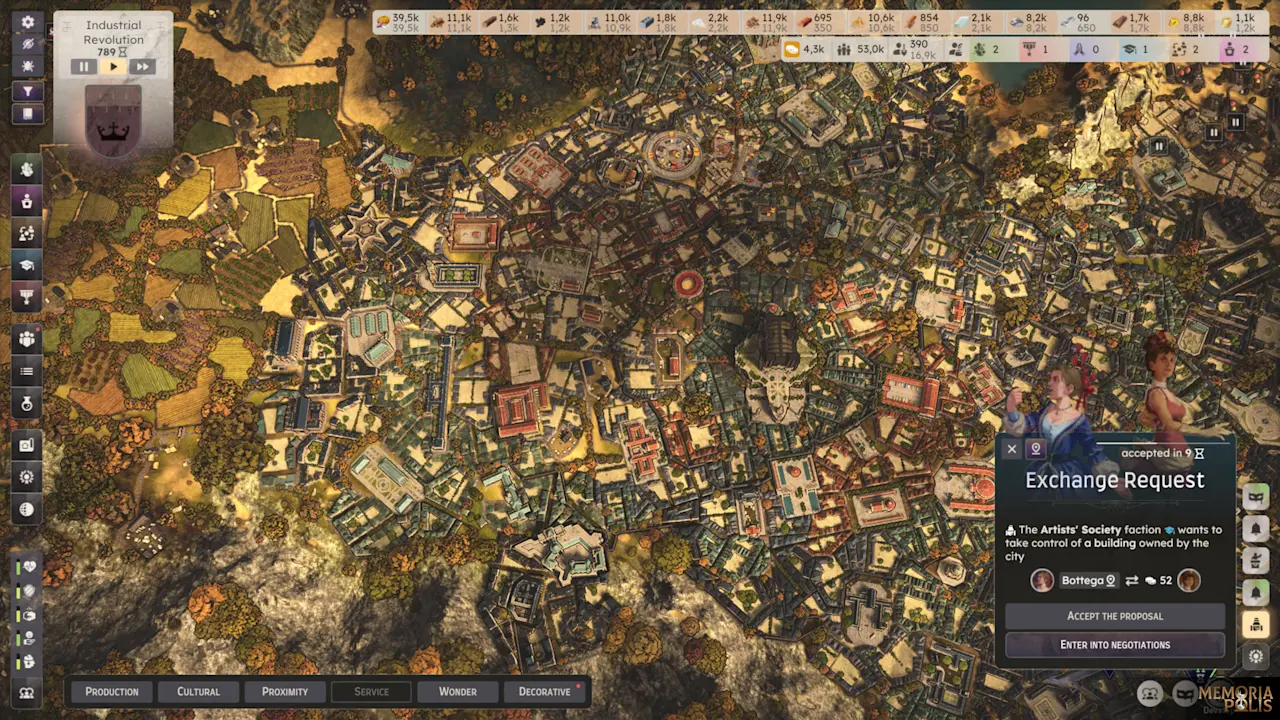Open the Decorative buildings tab
This screenshot has height=720, width=1280.
coord(545,692)
